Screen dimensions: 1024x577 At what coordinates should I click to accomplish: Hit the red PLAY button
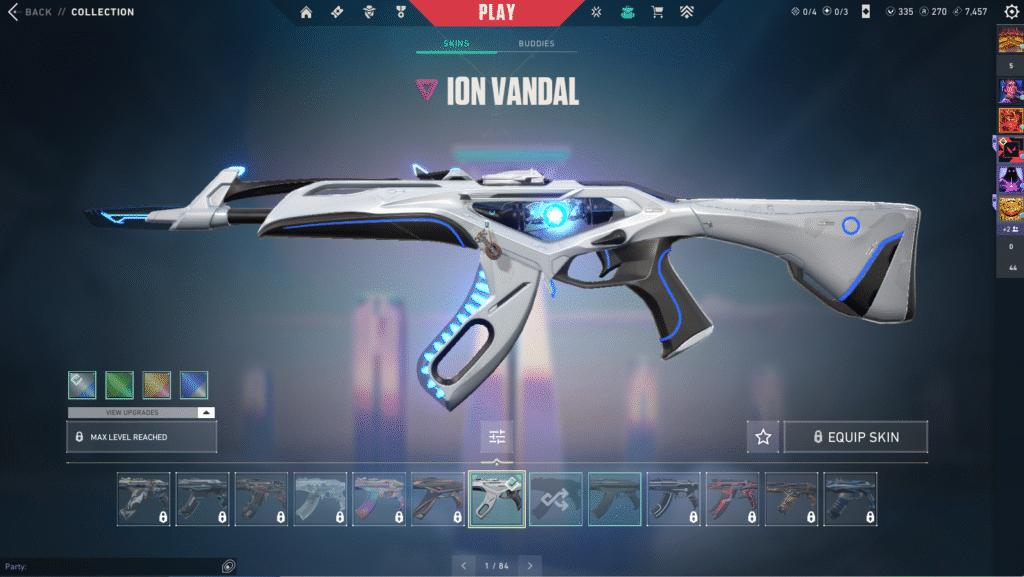tap(497, 13)
